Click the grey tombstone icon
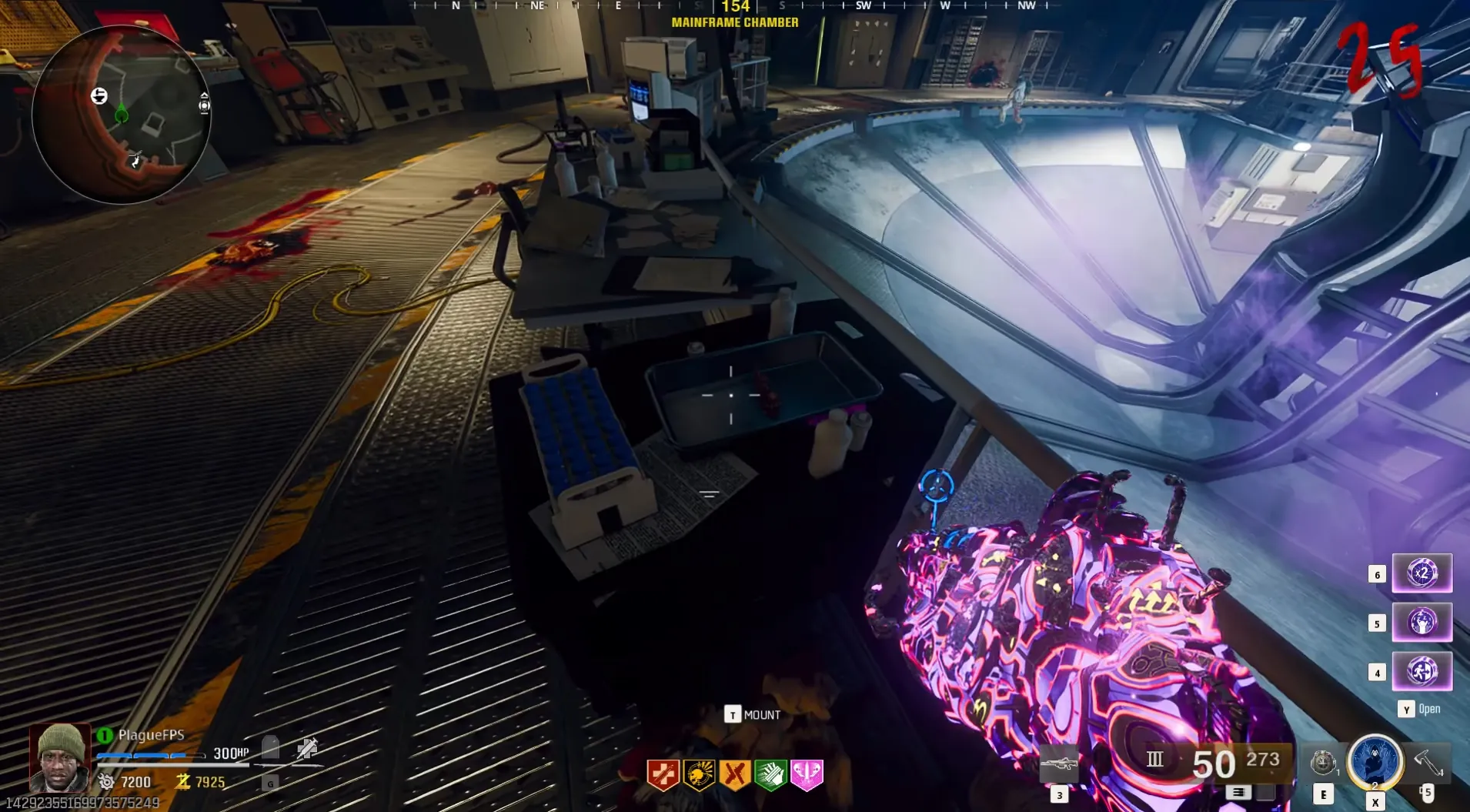The height and width of the screenshot is (812, 1470). coord(270,747)
